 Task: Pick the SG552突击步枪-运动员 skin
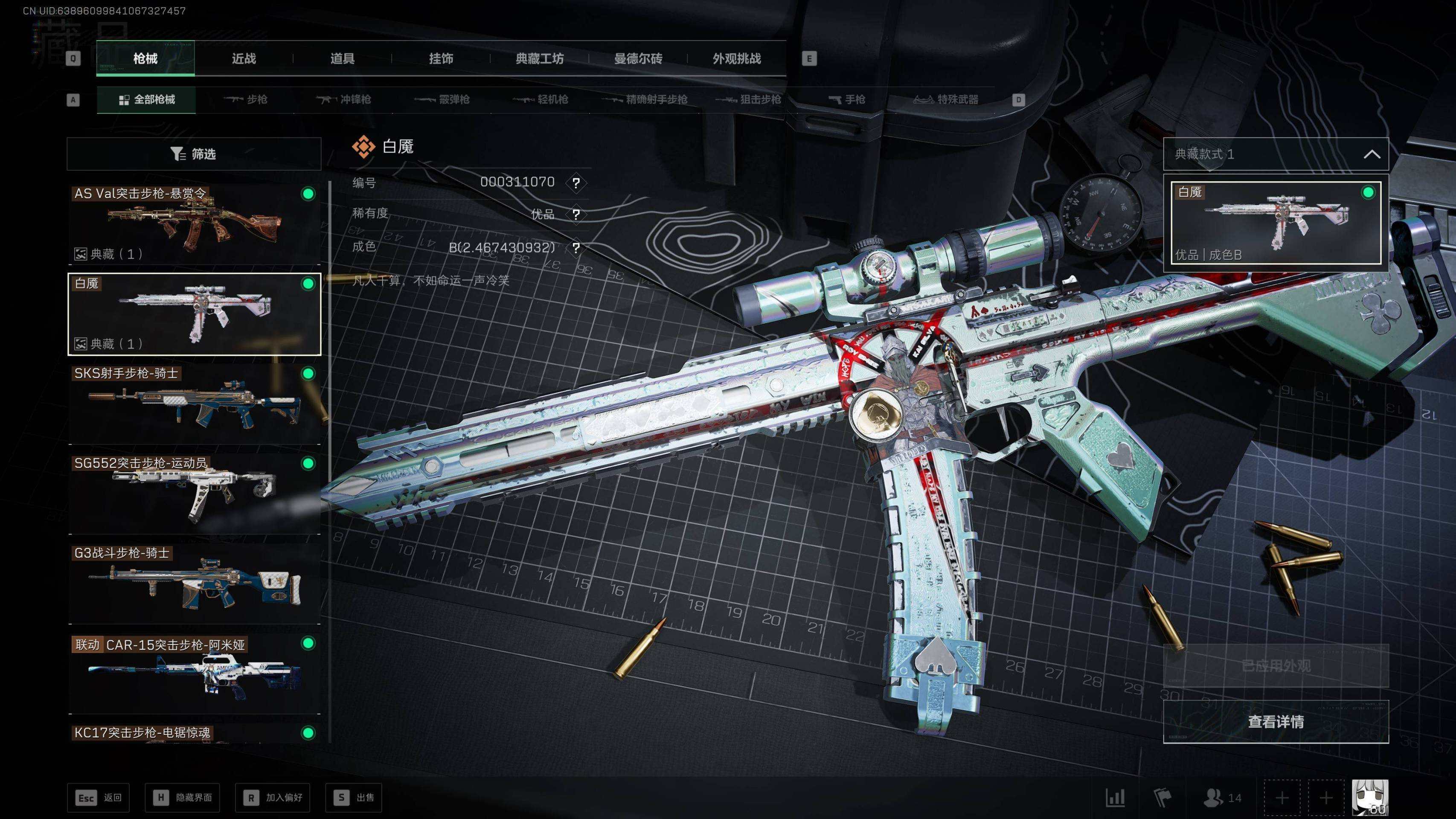(194, 494)
